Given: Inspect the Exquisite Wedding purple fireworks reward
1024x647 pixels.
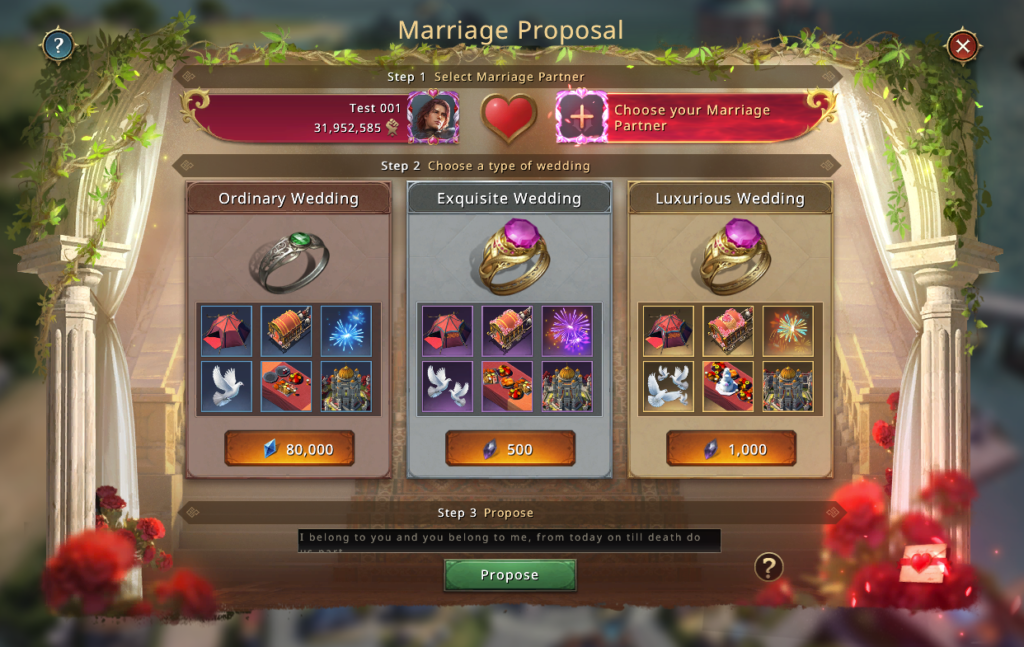Looking at the screenshot, I should point(567,330).
